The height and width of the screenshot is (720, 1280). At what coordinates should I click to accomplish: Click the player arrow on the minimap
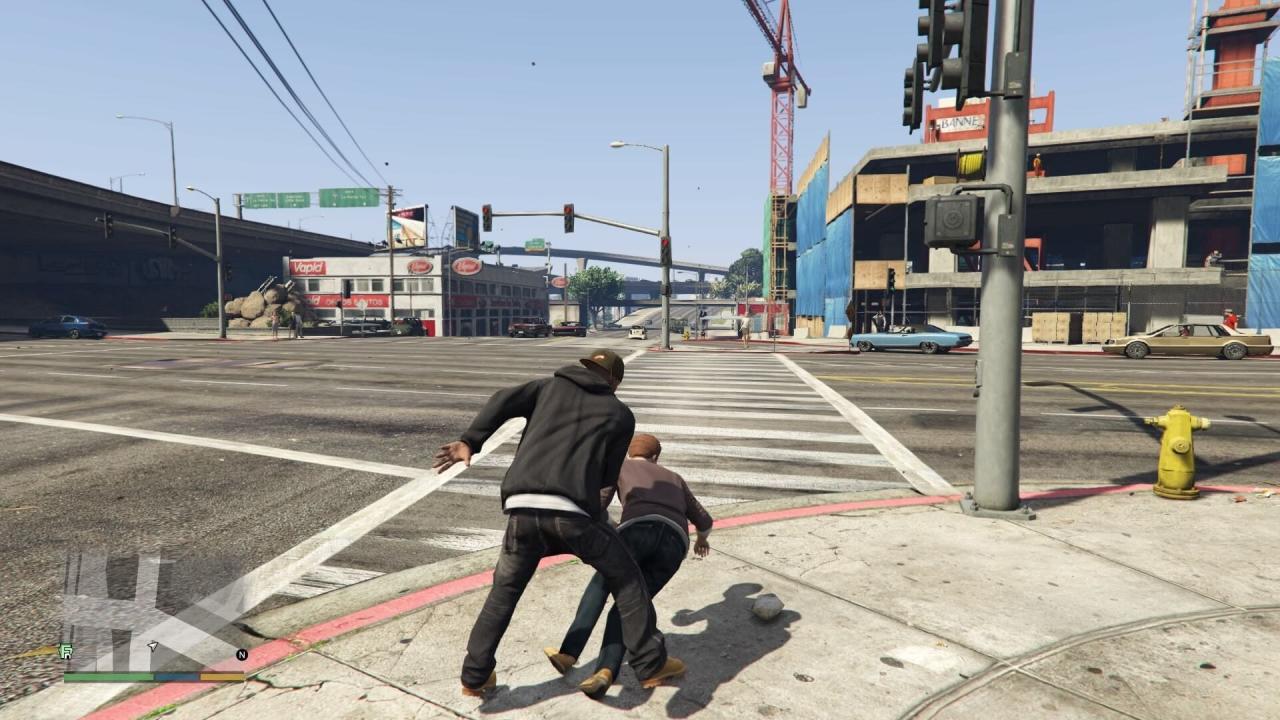click(153, 647)
